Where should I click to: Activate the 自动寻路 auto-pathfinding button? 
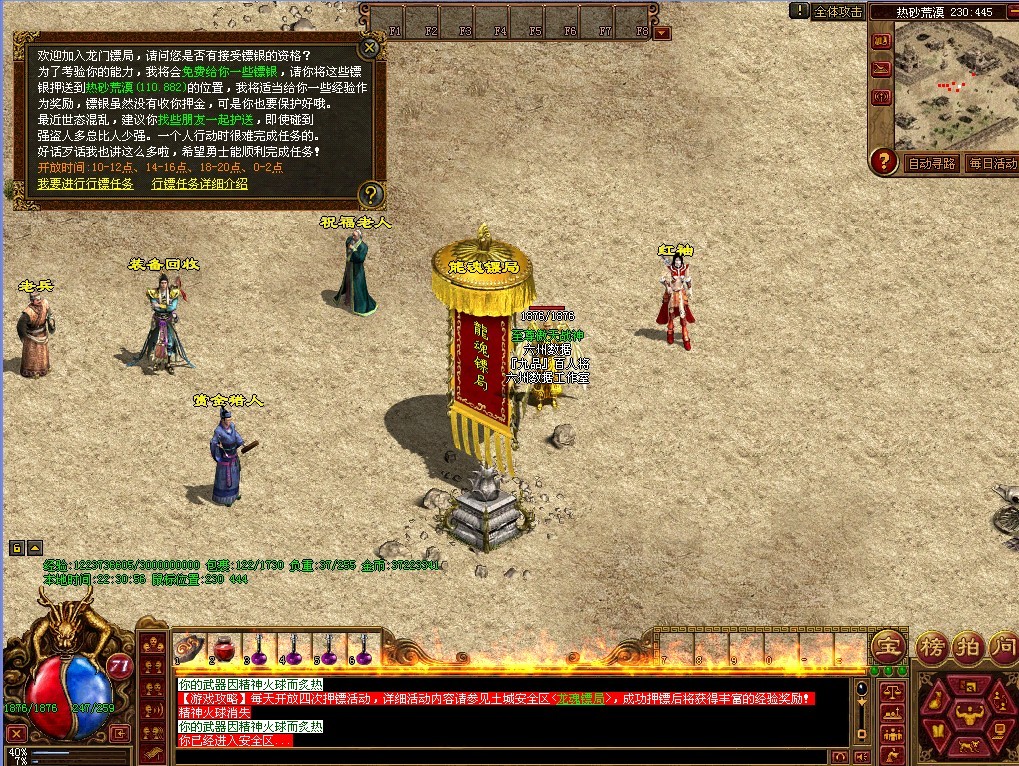[x=931, y=163]
